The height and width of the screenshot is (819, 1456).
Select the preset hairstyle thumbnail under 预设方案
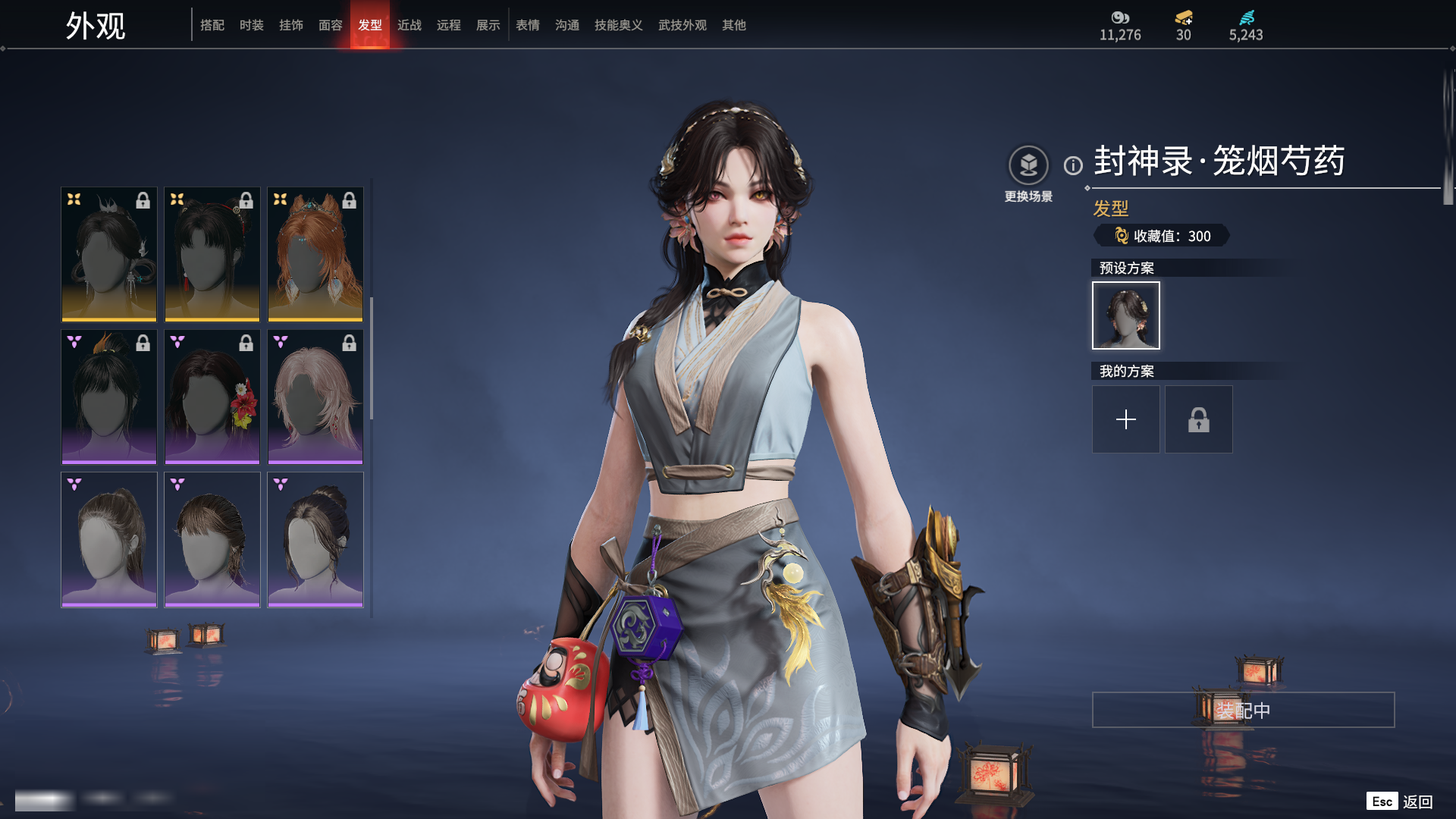1126,315
